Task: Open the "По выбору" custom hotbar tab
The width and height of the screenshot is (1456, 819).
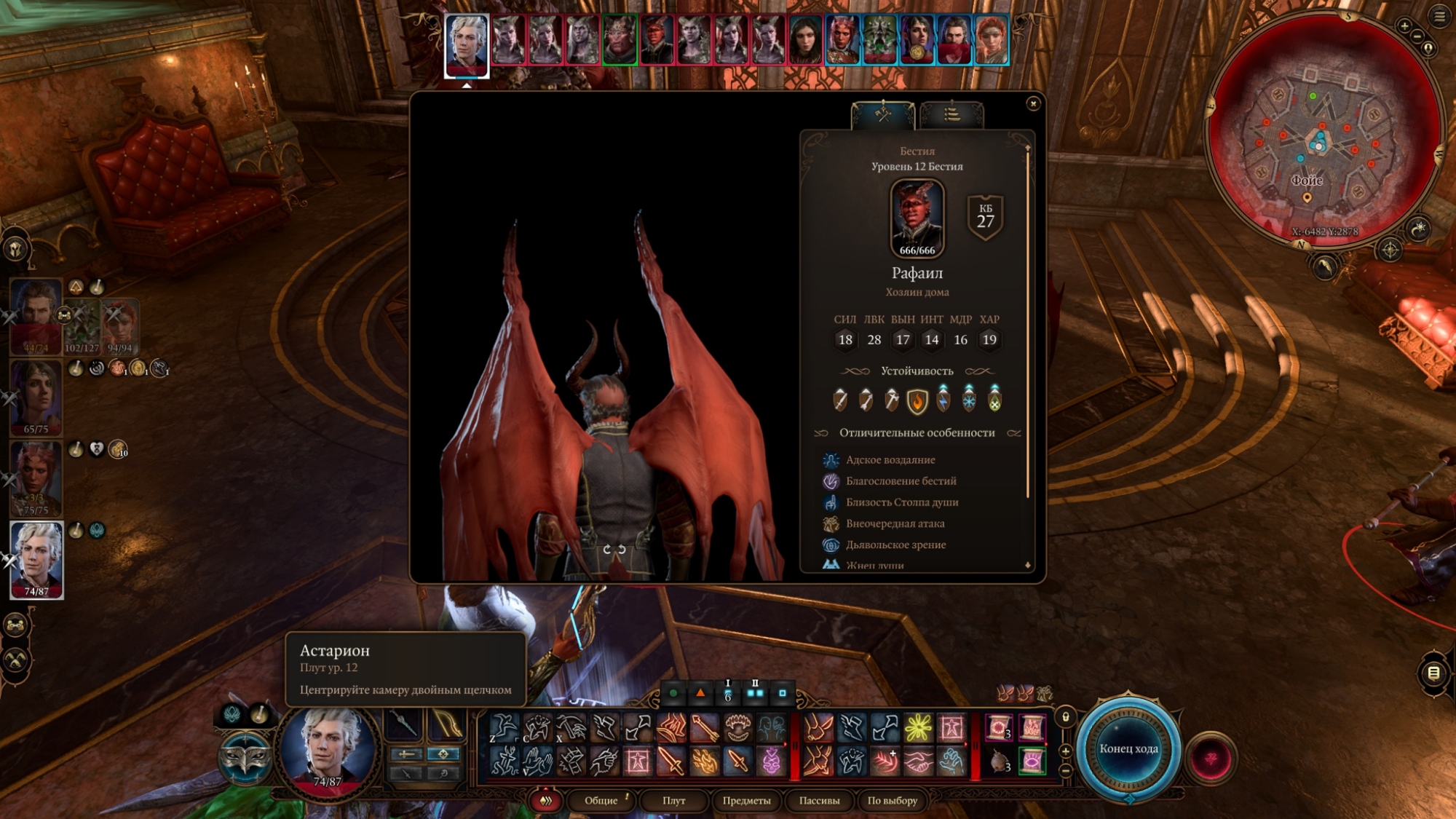Action: click(892, 801)
